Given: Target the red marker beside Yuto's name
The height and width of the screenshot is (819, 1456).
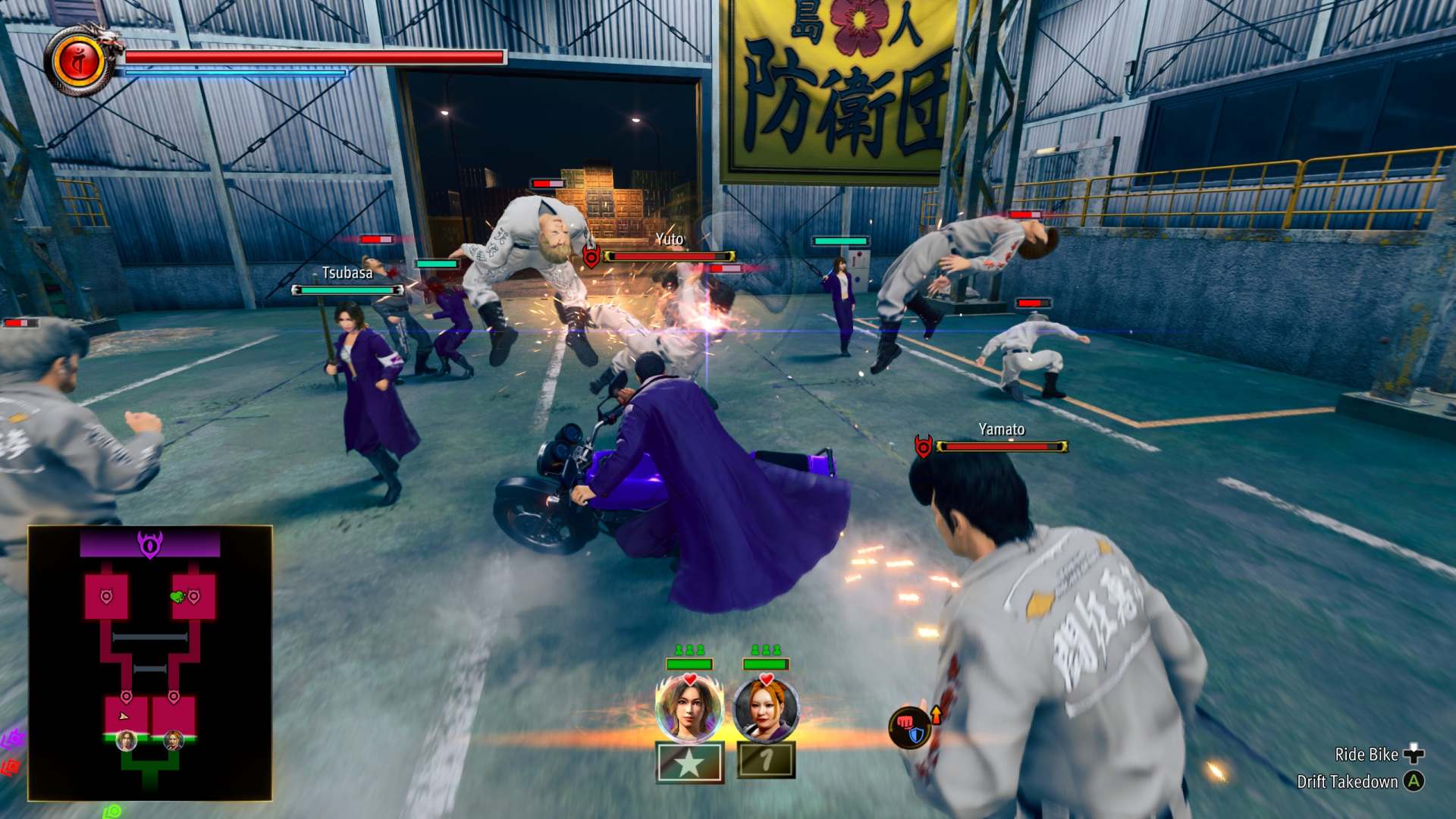Looking at the screenshot, I should point(591,257).
